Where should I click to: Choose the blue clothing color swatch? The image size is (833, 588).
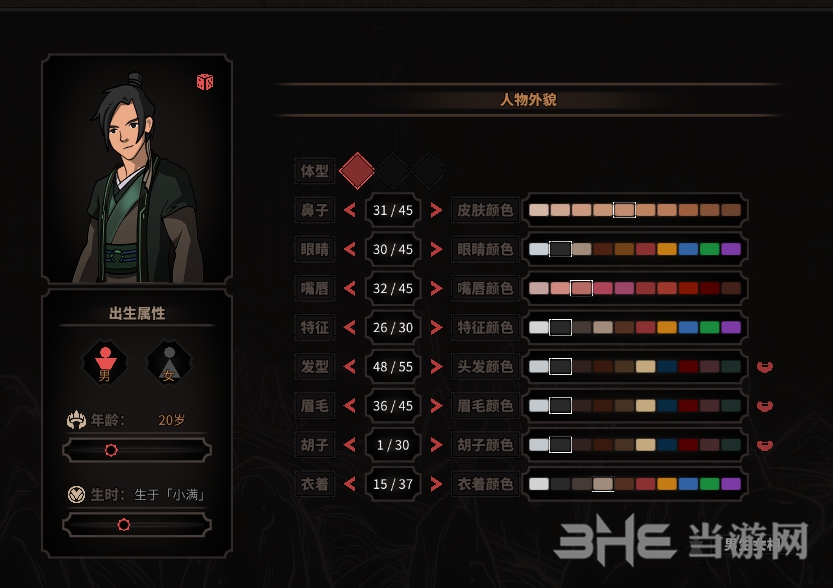[688, 484]
